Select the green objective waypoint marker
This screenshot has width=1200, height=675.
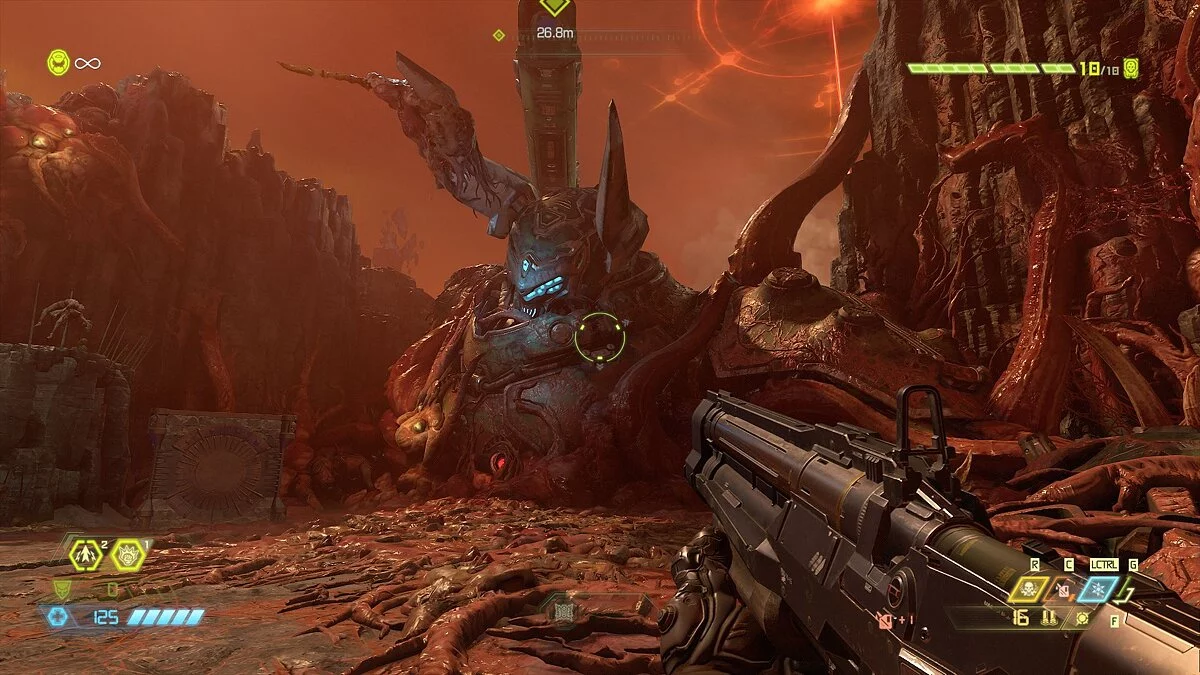pos(553,5)
